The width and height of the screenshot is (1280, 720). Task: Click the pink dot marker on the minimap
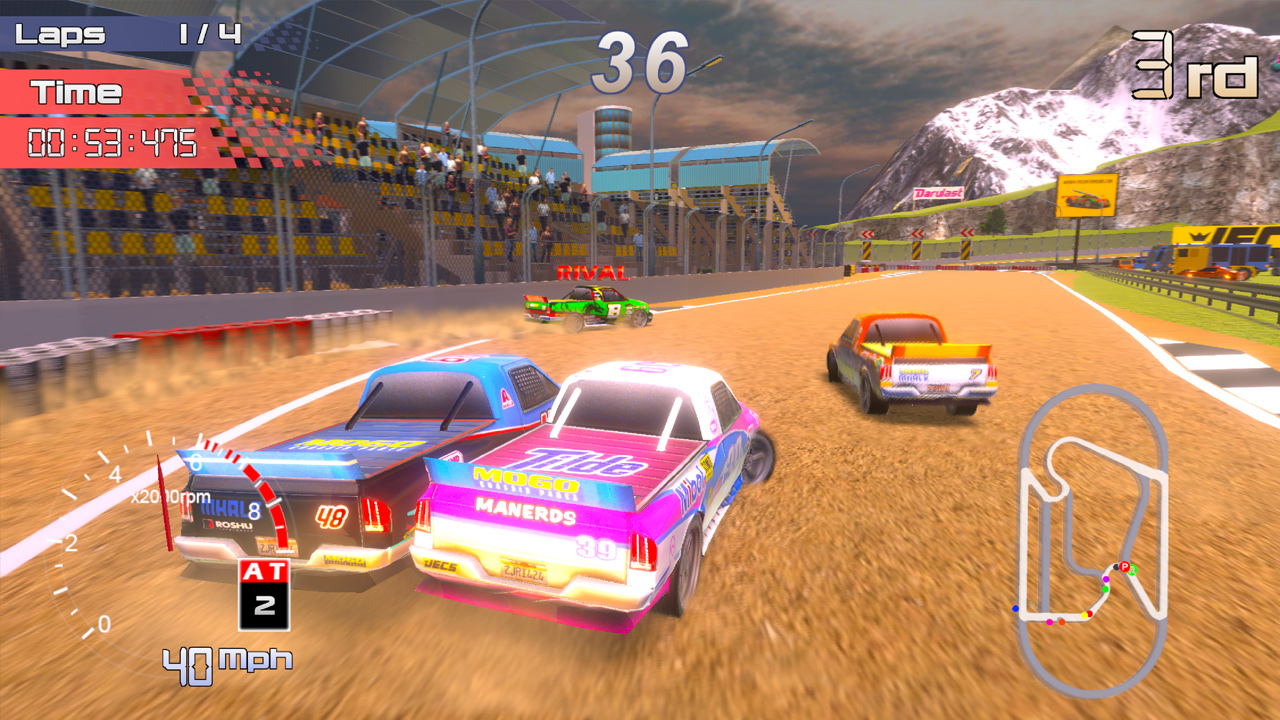[x=1049, y=623]
